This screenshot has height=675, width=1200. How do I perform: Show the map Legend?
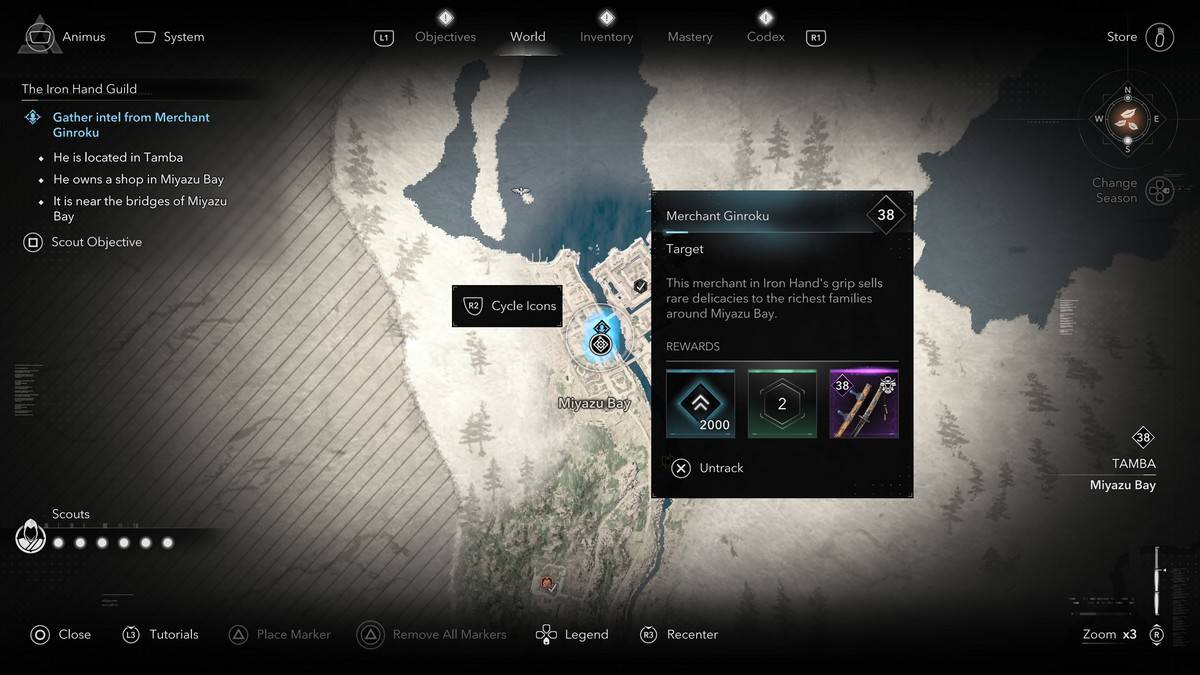coord(572,634)
